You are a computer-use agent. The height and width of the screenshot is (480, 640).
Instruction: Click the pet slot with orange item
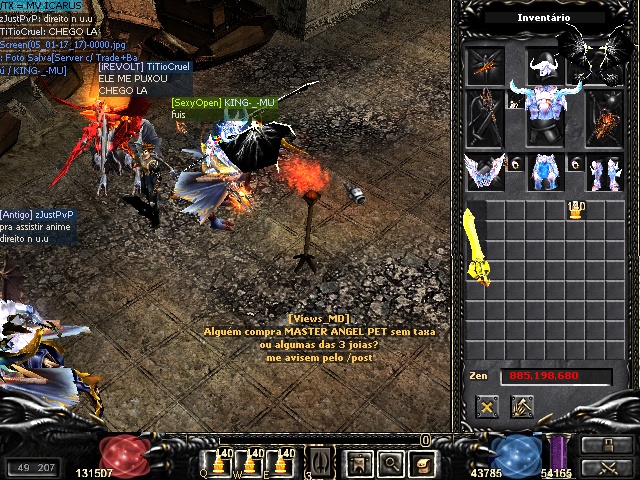click(x=486, y=62)
